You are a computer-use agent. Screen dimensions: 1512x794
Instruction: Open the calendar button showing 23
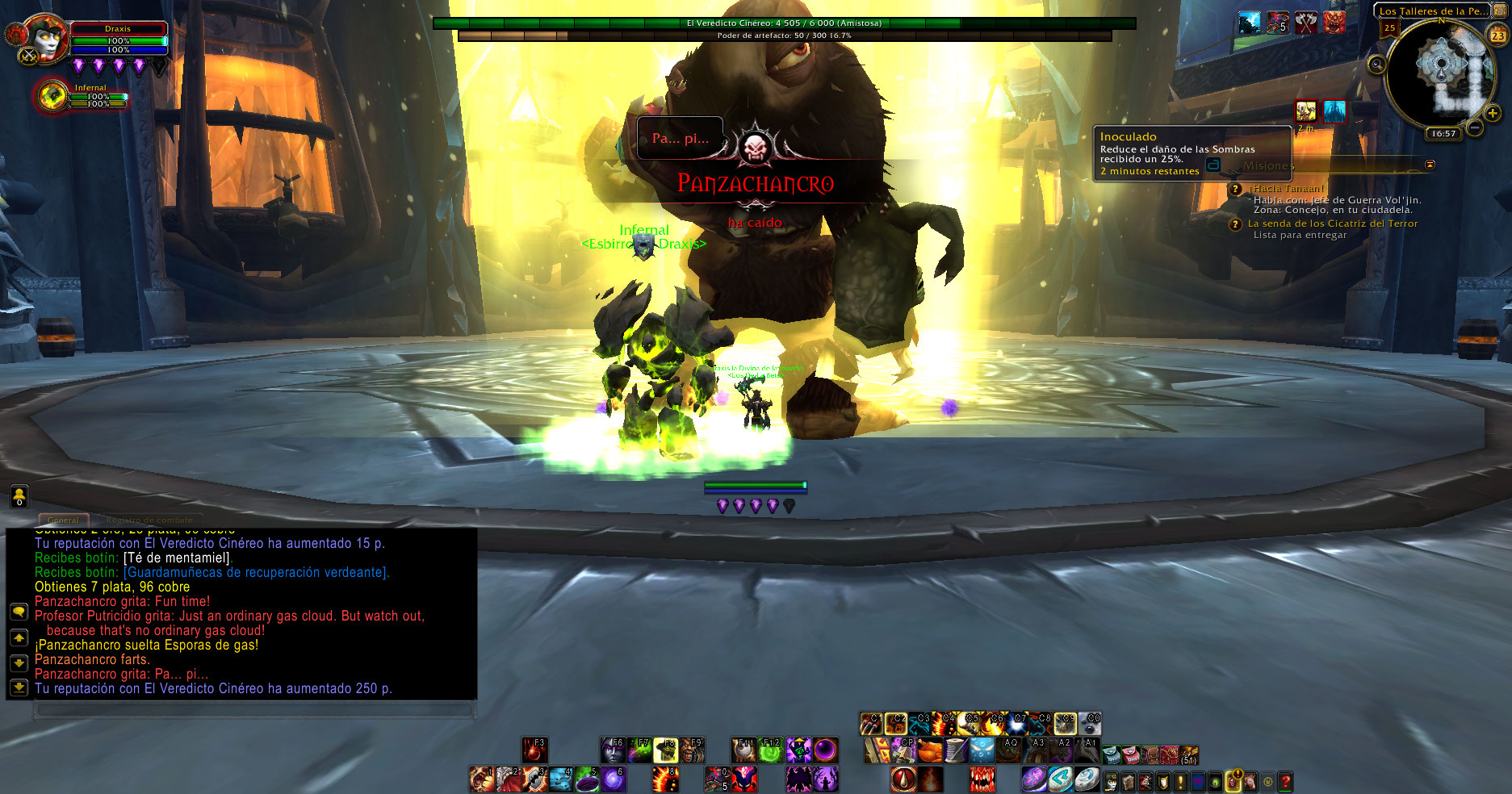point(1497,35)
